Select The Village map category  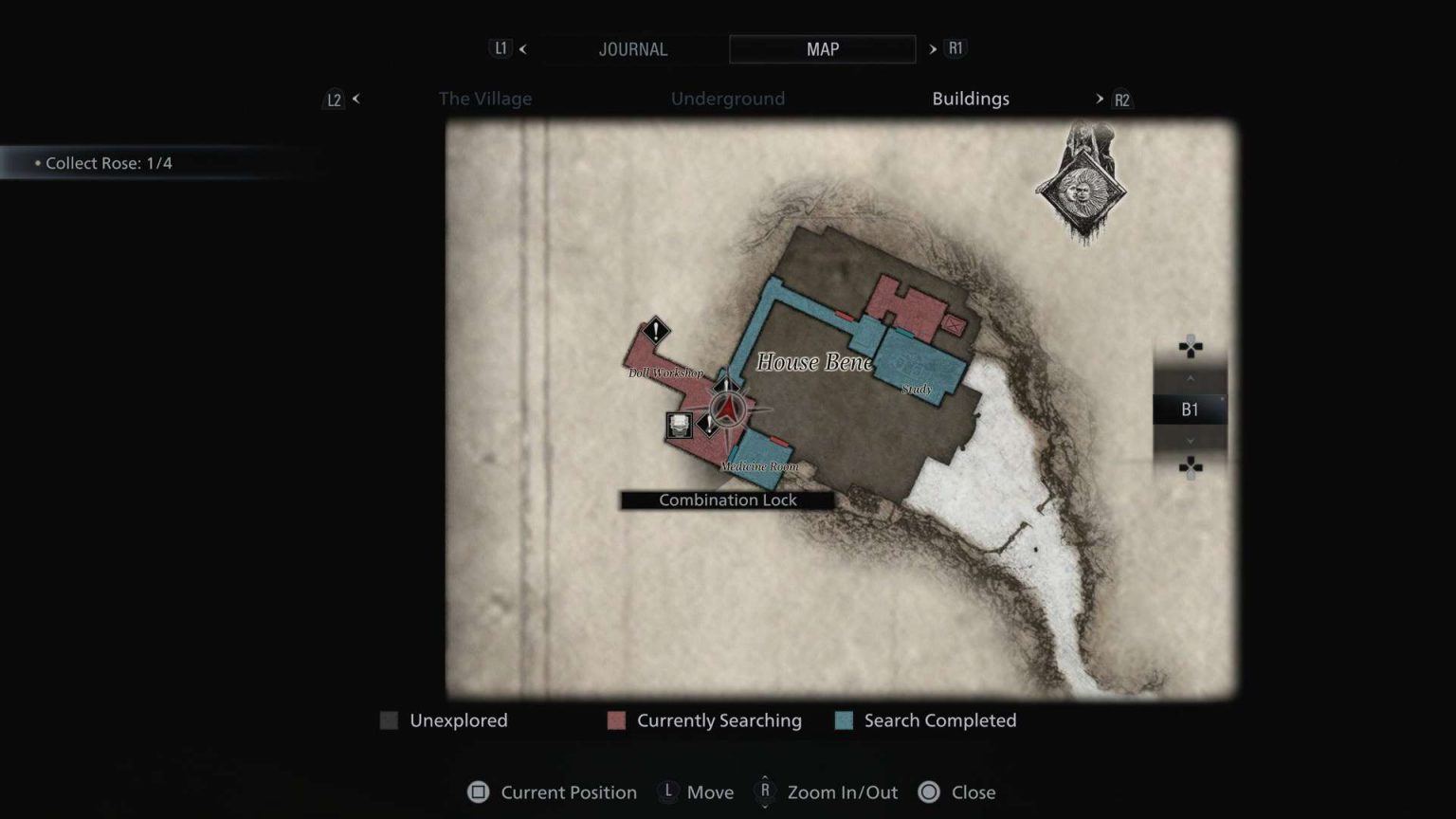pyautogui.click(x=484, y=99)
